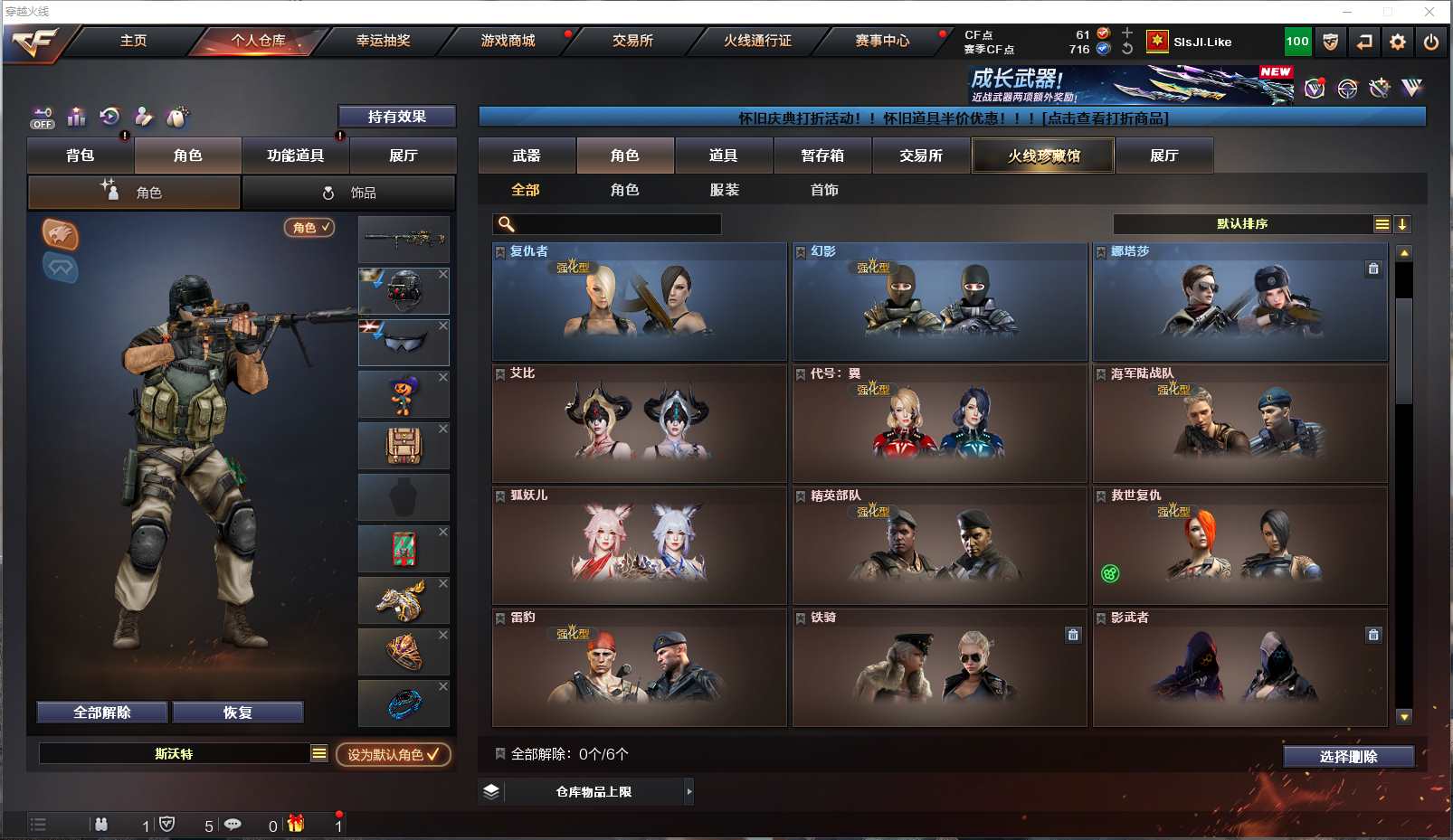Switch to the 功能道具 tab
1453x840 pixels.
(x=295, y=156)
